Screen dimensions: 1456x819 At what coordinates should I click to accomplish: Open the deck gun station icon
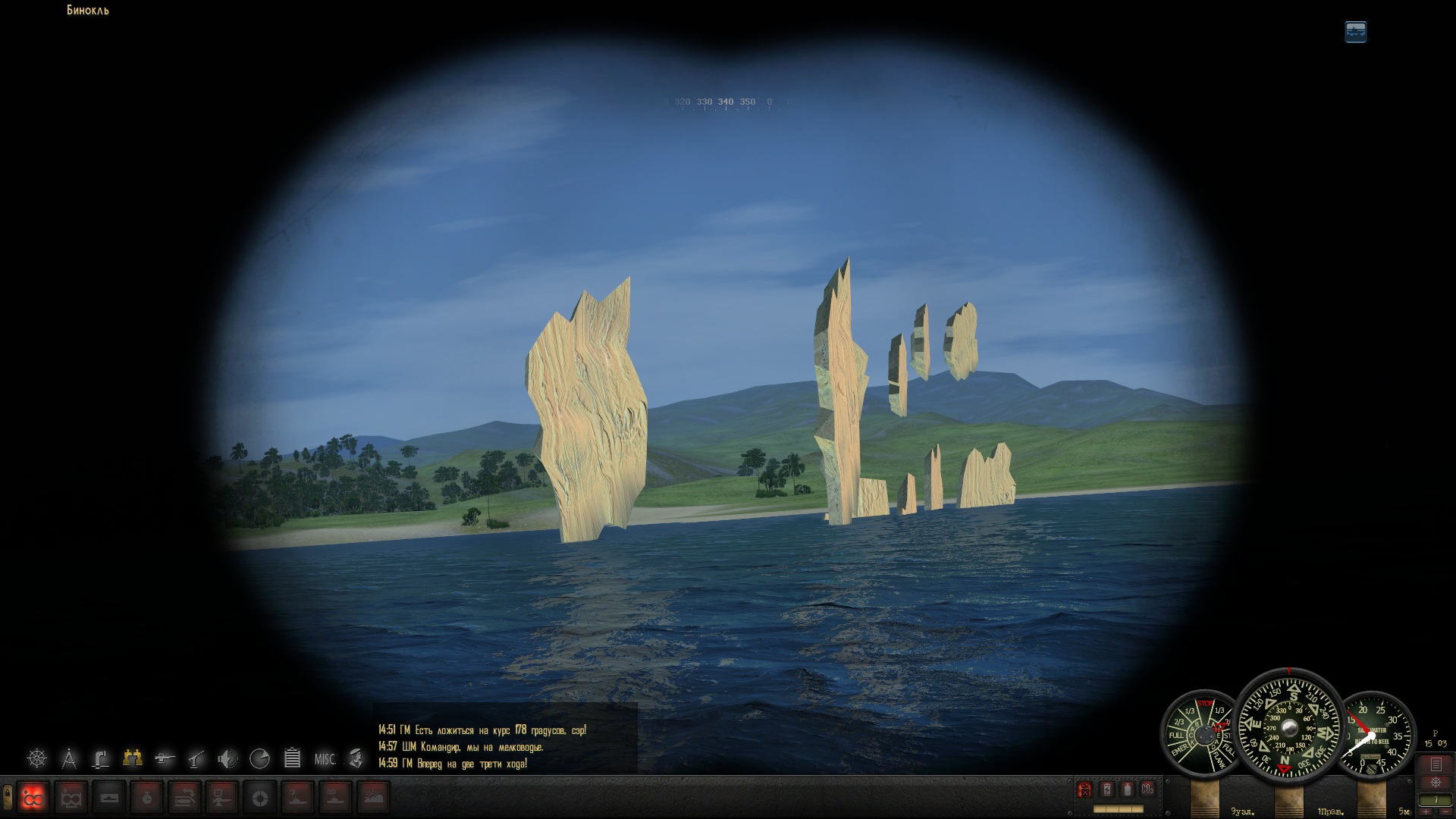click(165, 758)
